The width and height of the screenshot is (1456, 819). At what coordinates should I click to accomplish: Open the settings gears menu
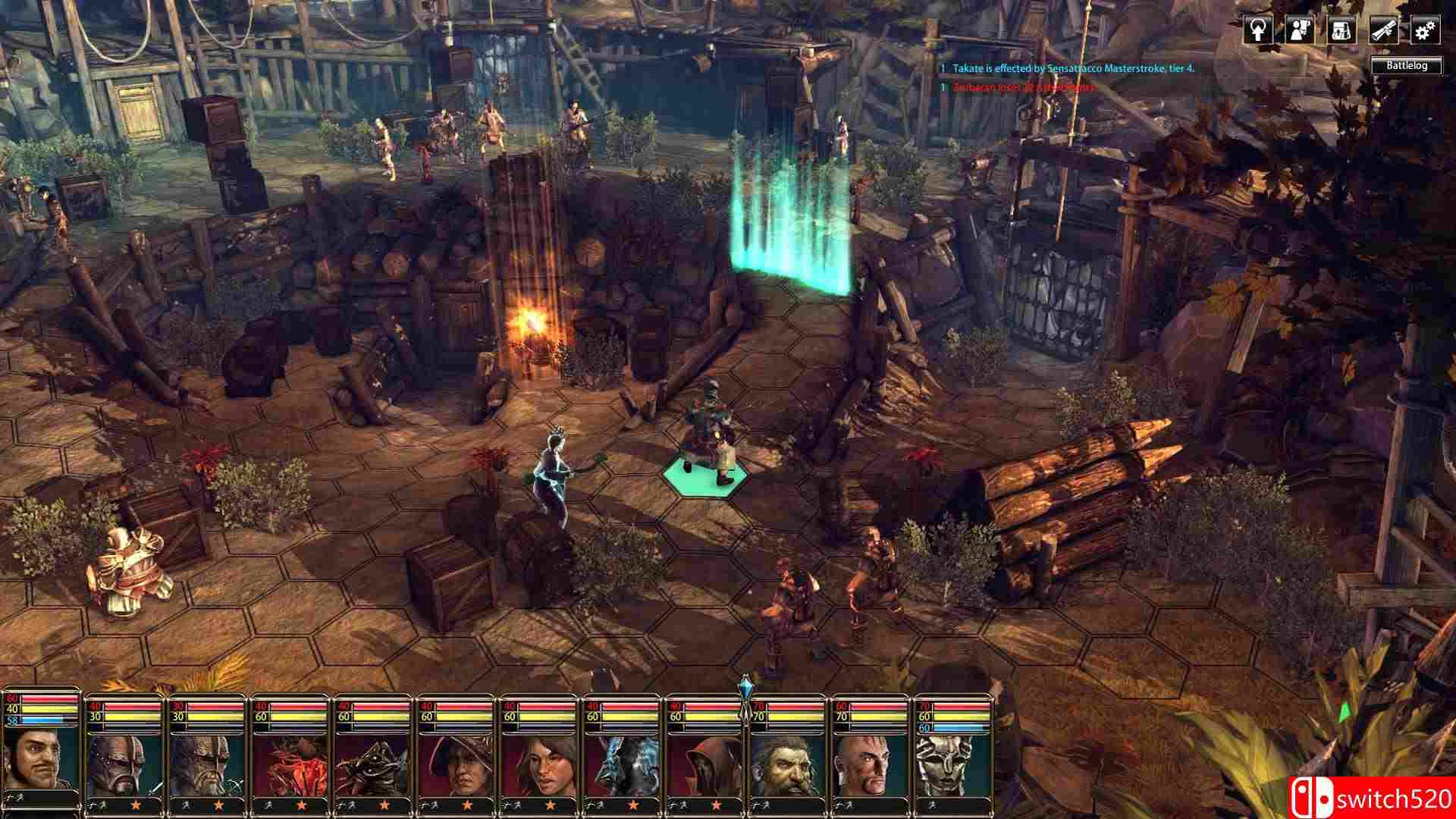pos(1425,31)
